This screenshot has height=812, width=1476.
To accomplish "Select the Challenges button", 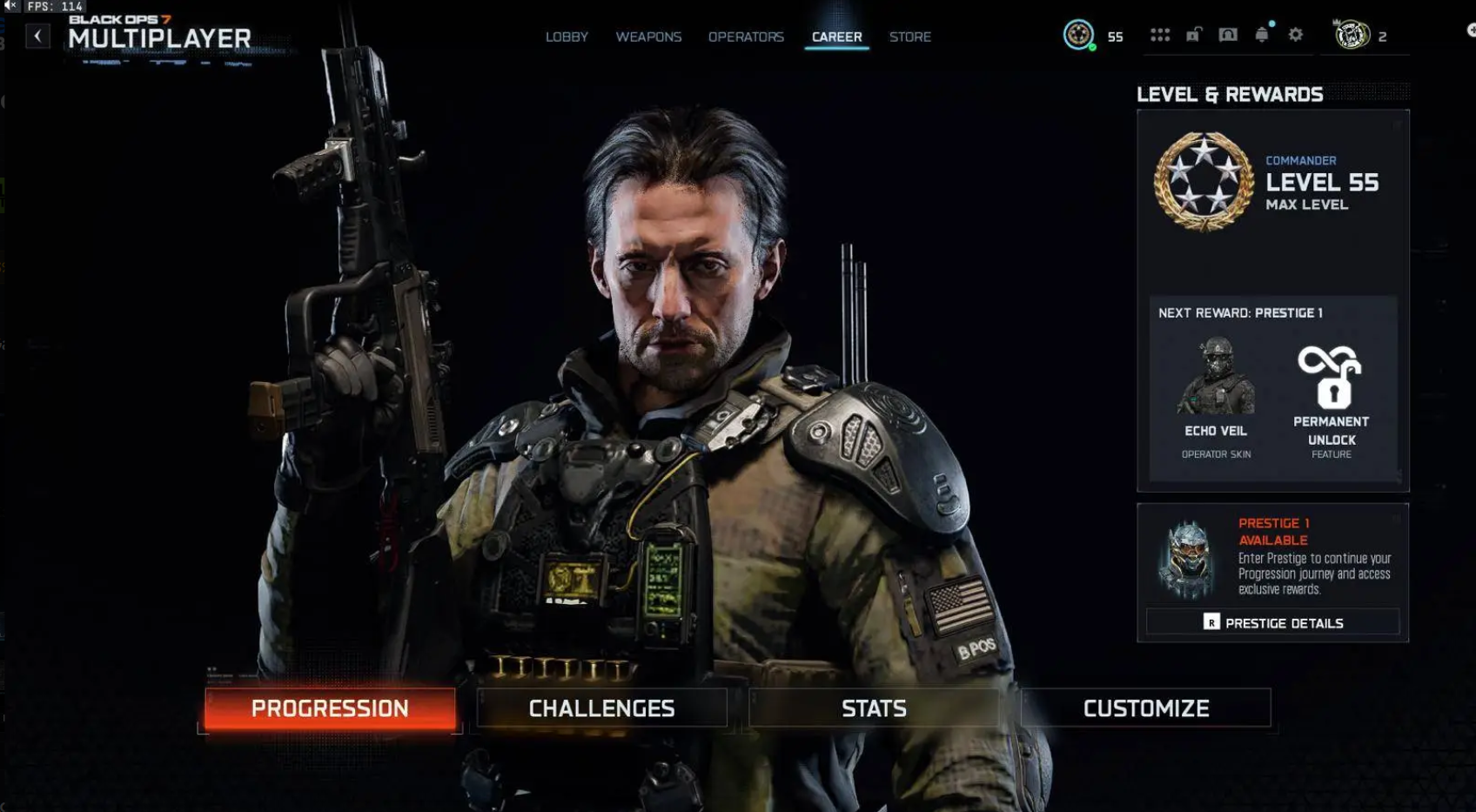I will [x=601, y=708].
